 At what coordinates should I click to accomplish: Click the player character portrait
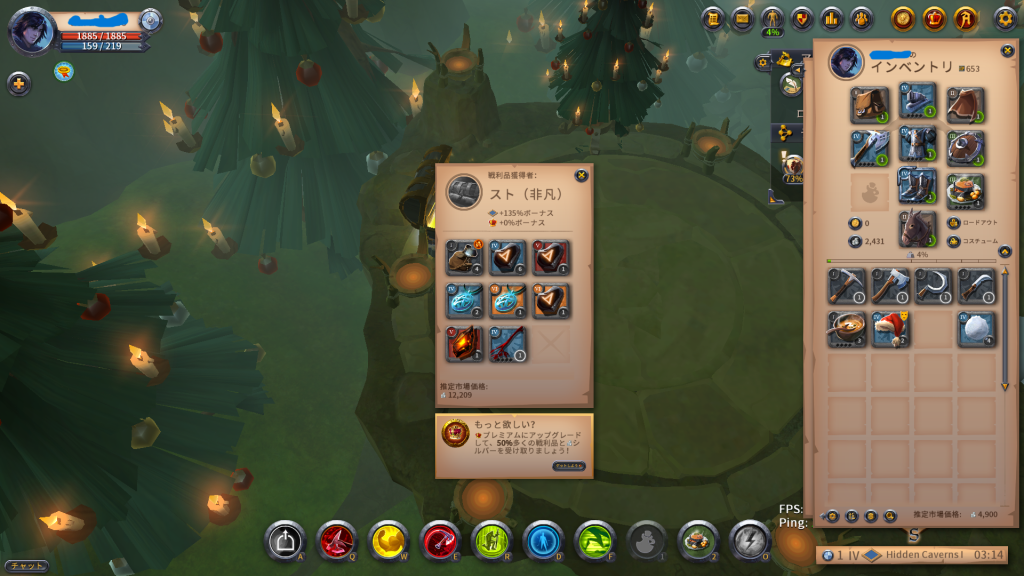31,29
